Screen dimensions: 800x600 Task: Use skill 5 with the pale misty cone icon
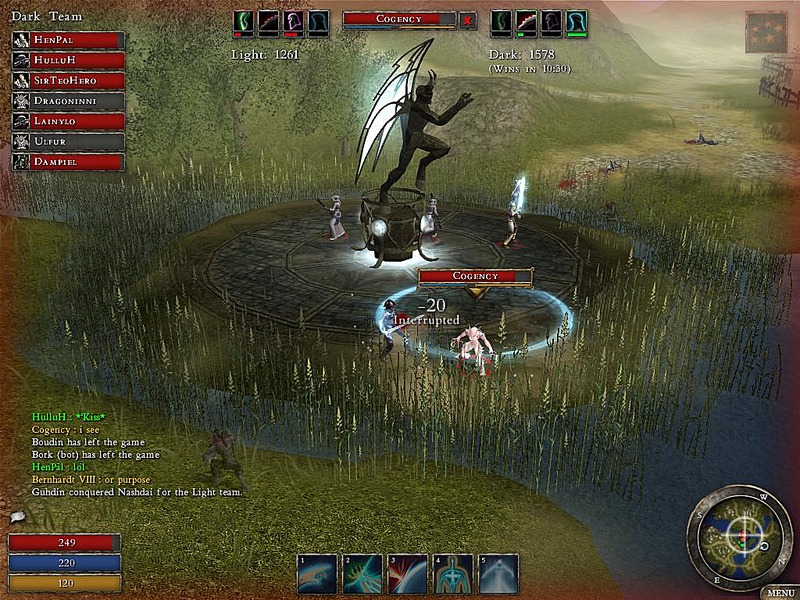coord(498,574)
